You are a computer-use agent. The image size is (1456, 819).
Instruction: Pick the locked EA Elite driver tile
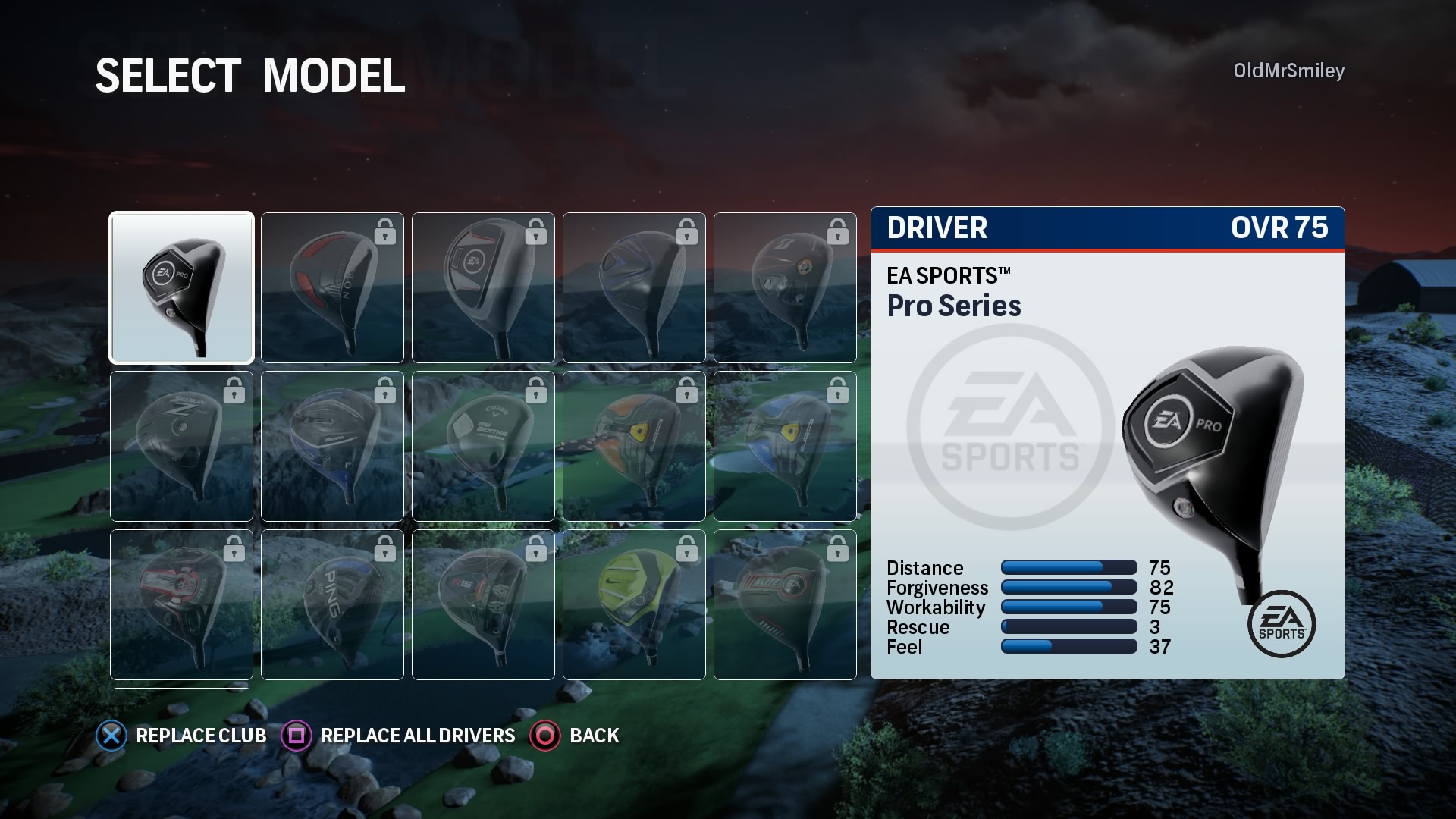coord(785,604)
